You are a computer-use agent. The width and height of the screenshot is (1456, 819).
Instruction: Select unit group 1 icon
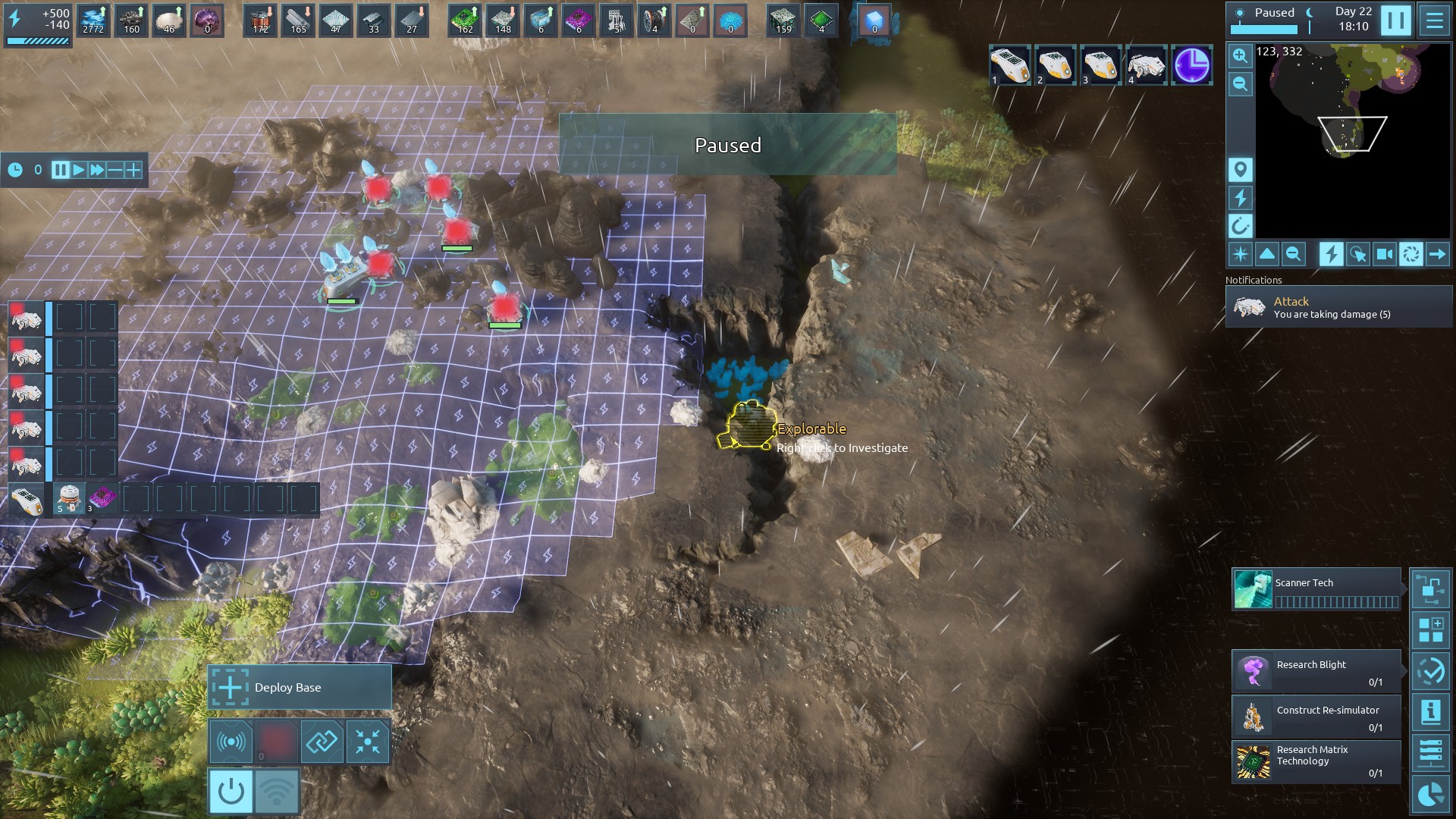pyautogui.click(x=1009, y=65)
